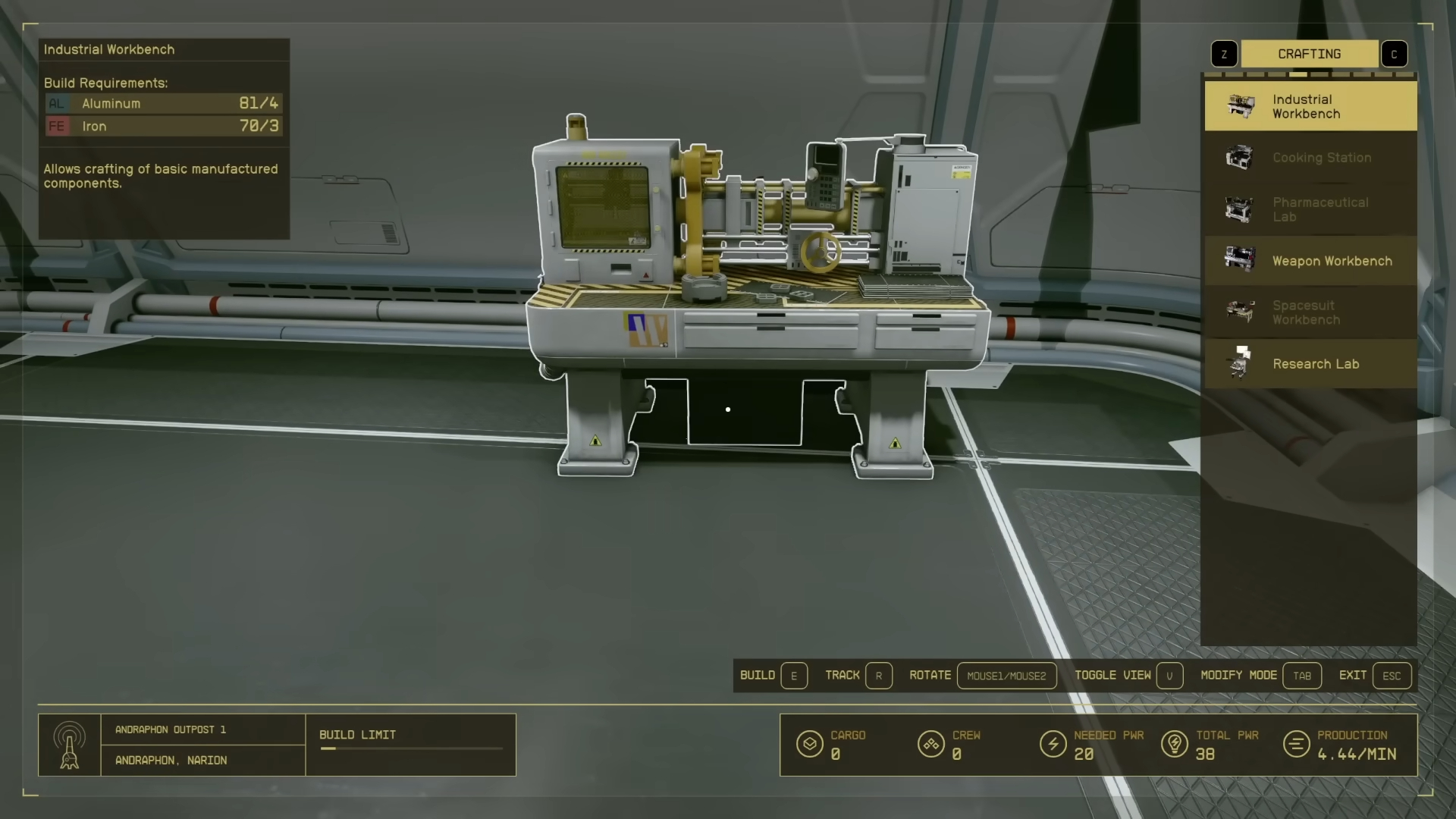Select the Aluminum requirement row

[x=162, y=104]
